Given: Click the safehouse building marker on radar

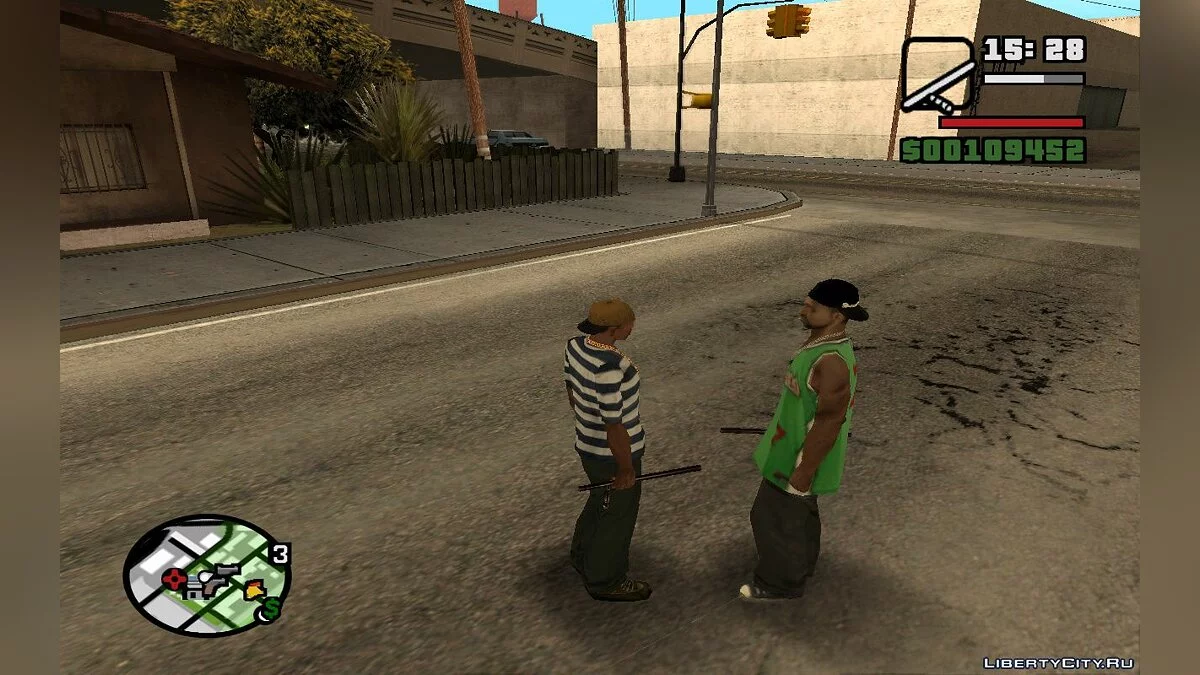Looking at the screenshot, I should point(196,589).
